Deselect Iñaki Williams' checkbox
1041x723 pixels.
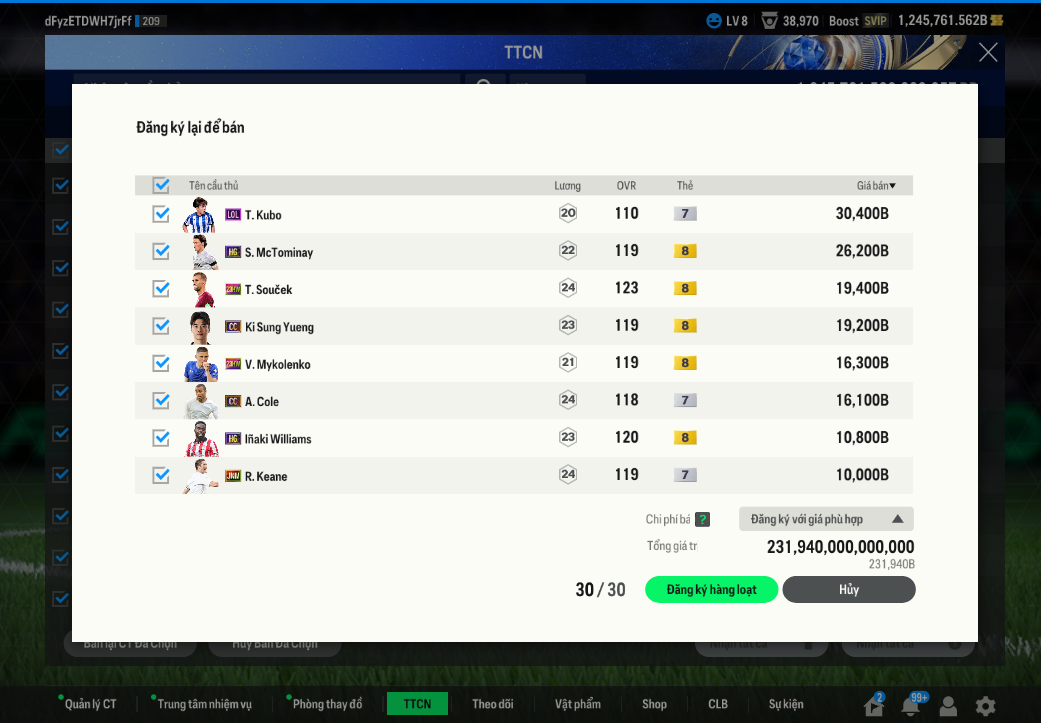point(161,438)
